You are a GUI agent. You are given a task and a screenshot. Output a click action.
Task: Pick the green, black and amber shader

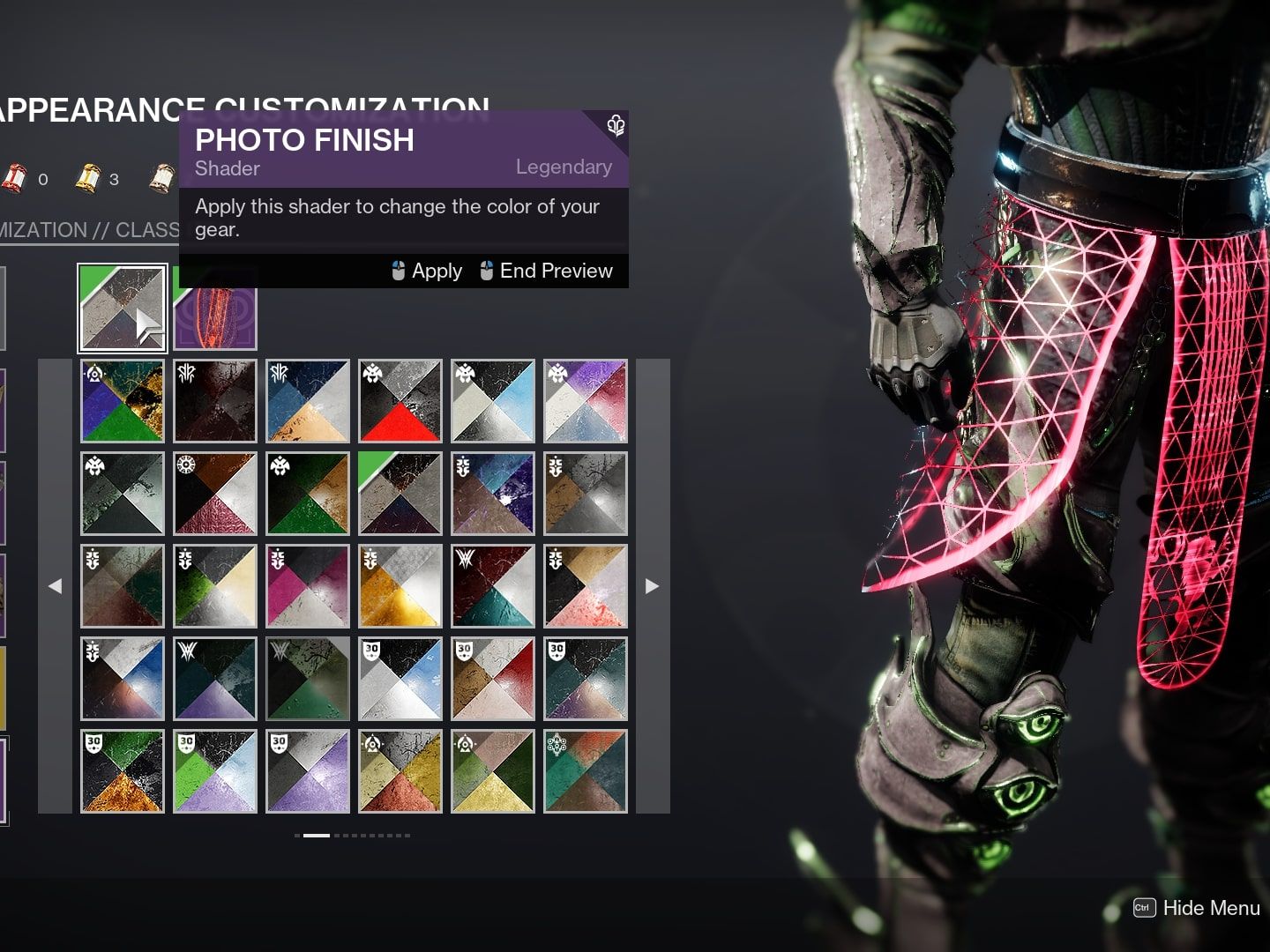coord(123,771)
